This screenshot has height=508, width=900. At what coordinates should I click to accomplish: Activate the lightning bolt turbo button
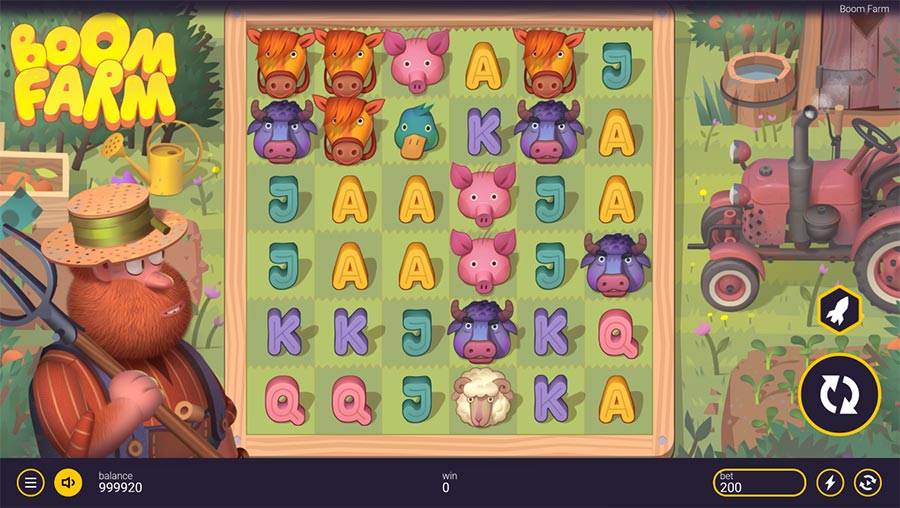pyautogui.click(x=830, y=483)
